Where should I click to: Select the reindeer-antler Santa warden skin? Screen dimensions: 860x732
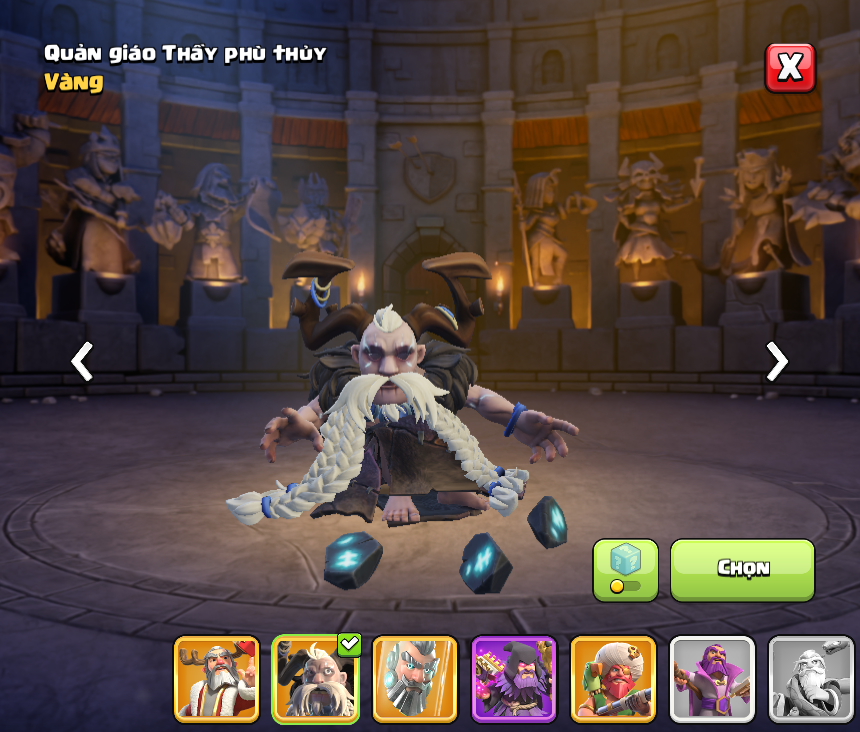click(216, 679)
